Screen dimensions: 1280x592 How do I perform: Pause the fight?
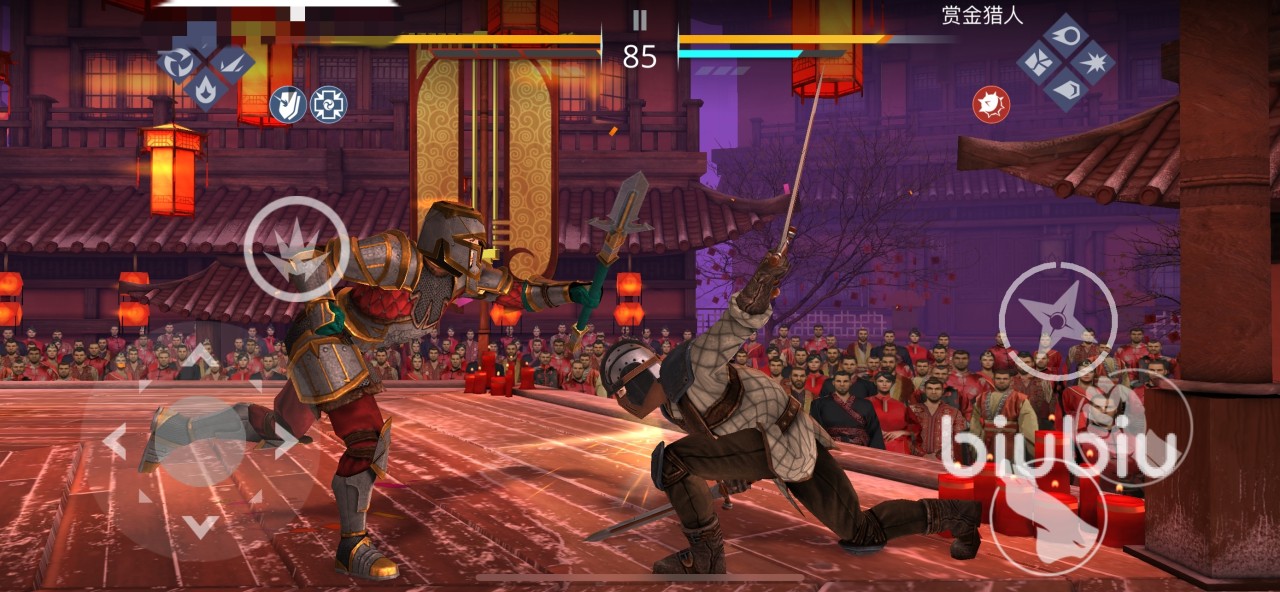(640, 20)
